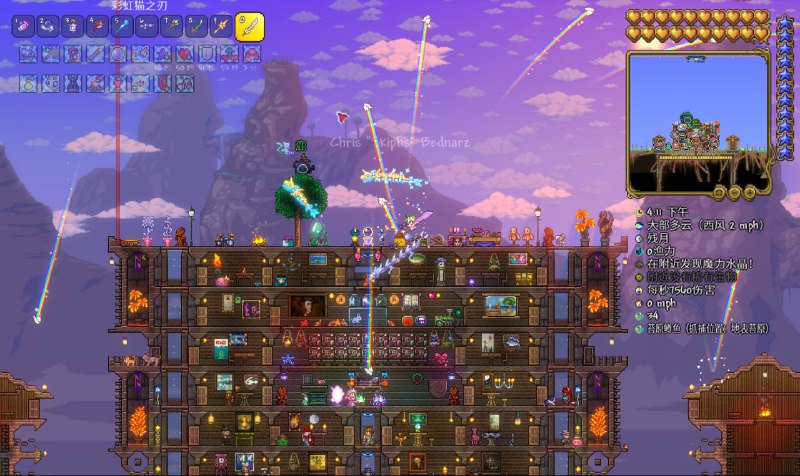This screenshot has height=476, width=800.
Task: Click the single red heart buff icon
Action: 185,52
